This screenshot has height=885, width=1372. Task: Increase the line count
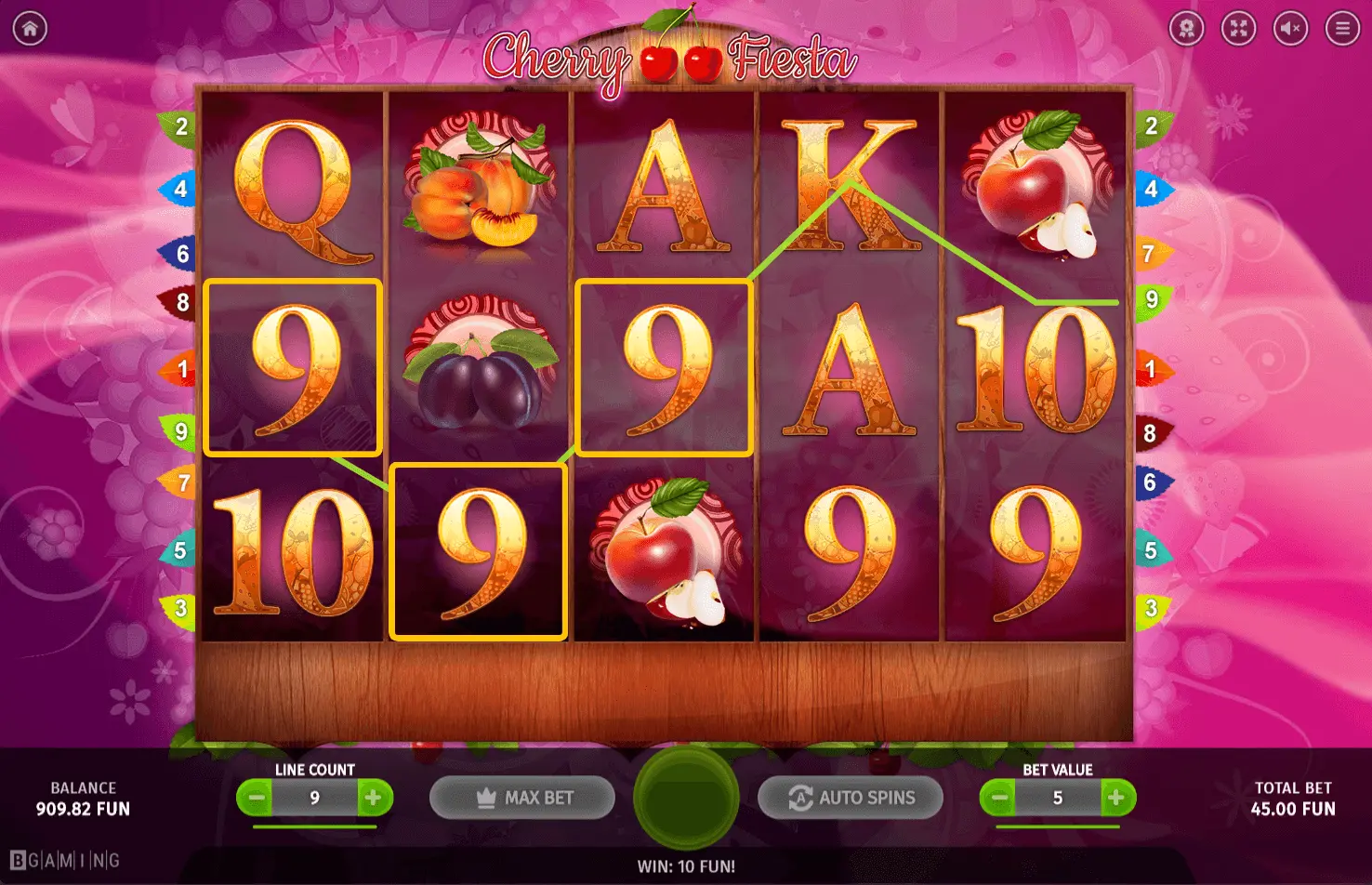pyautogui.click(x=373, y=798)
